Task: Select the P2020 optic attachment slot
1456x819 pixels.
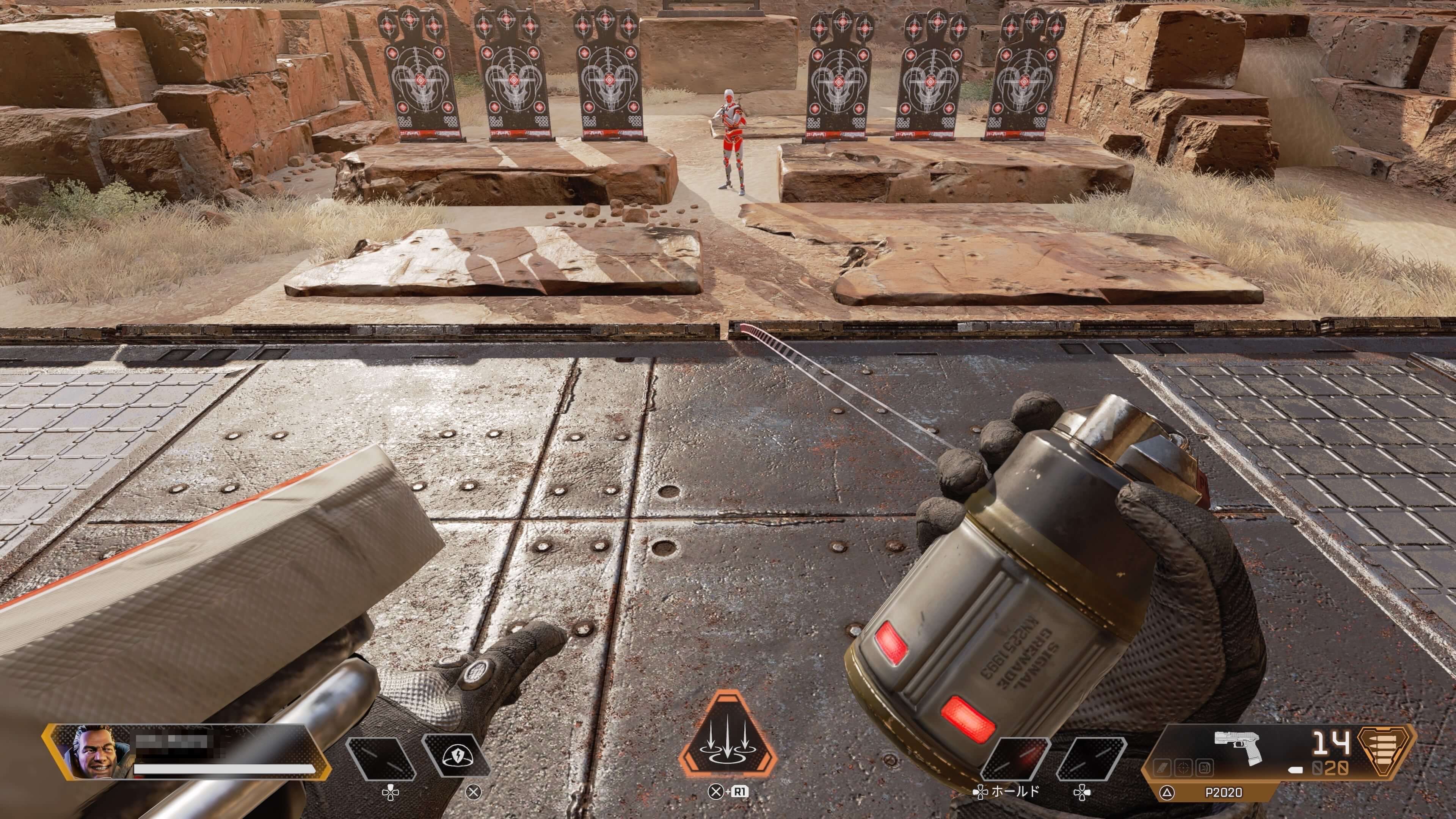Action: (1183, 767)
